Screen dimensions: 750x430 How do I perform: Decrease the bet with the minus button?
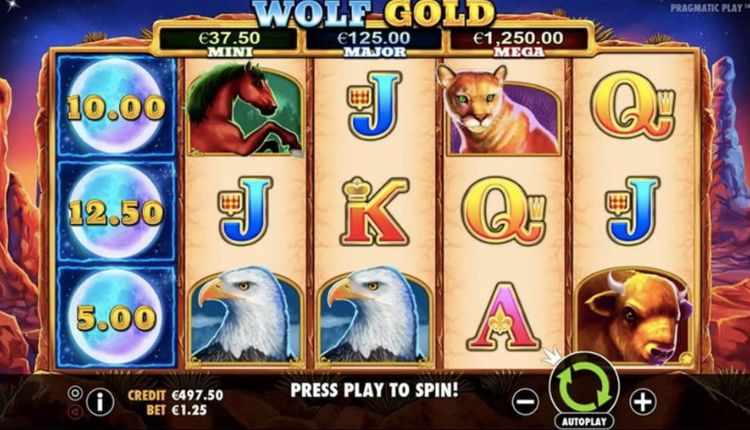(x=525, y=401)
